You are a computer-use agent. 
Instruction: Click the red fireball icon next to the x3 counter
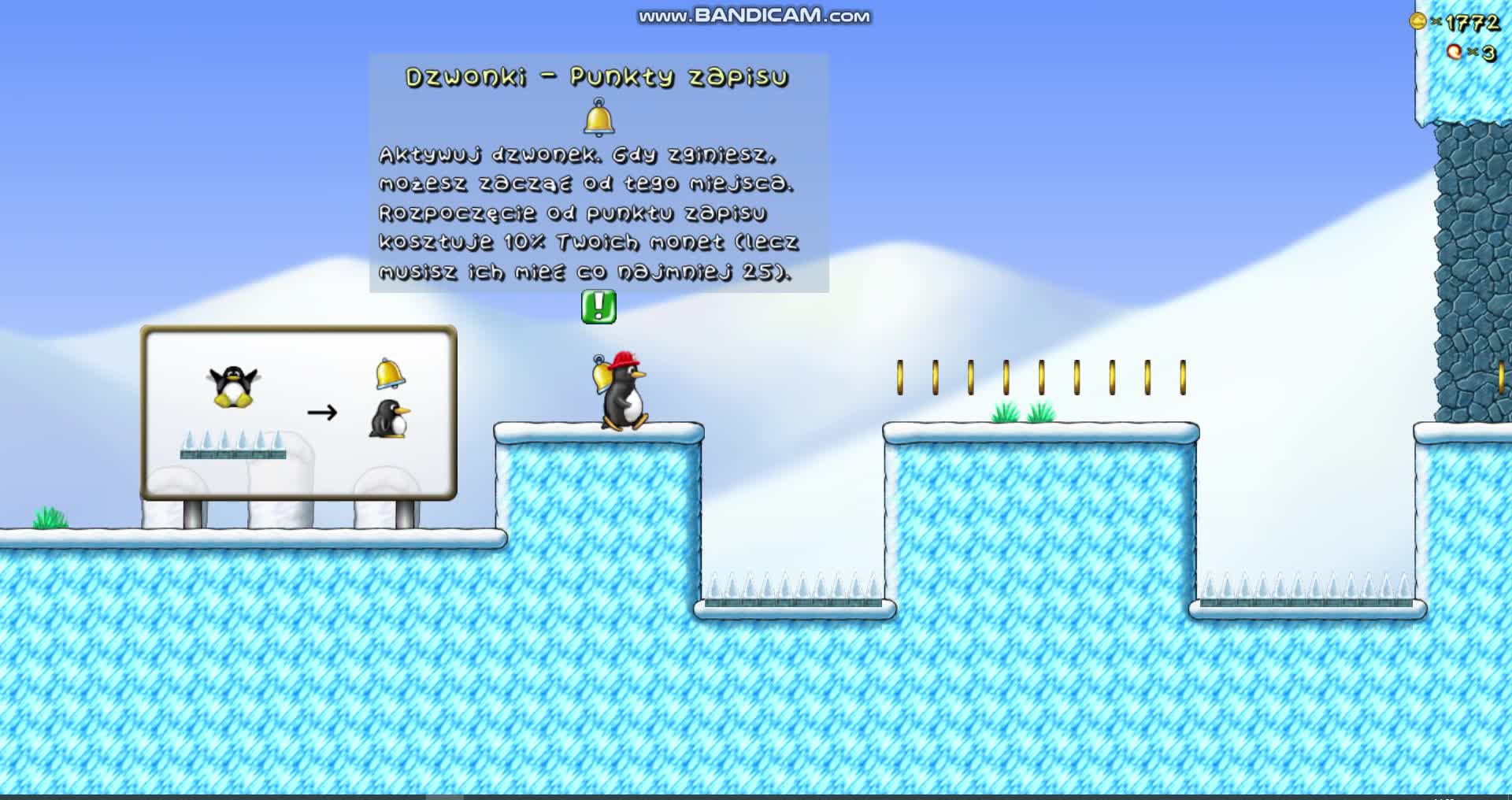click(1454, 54)
